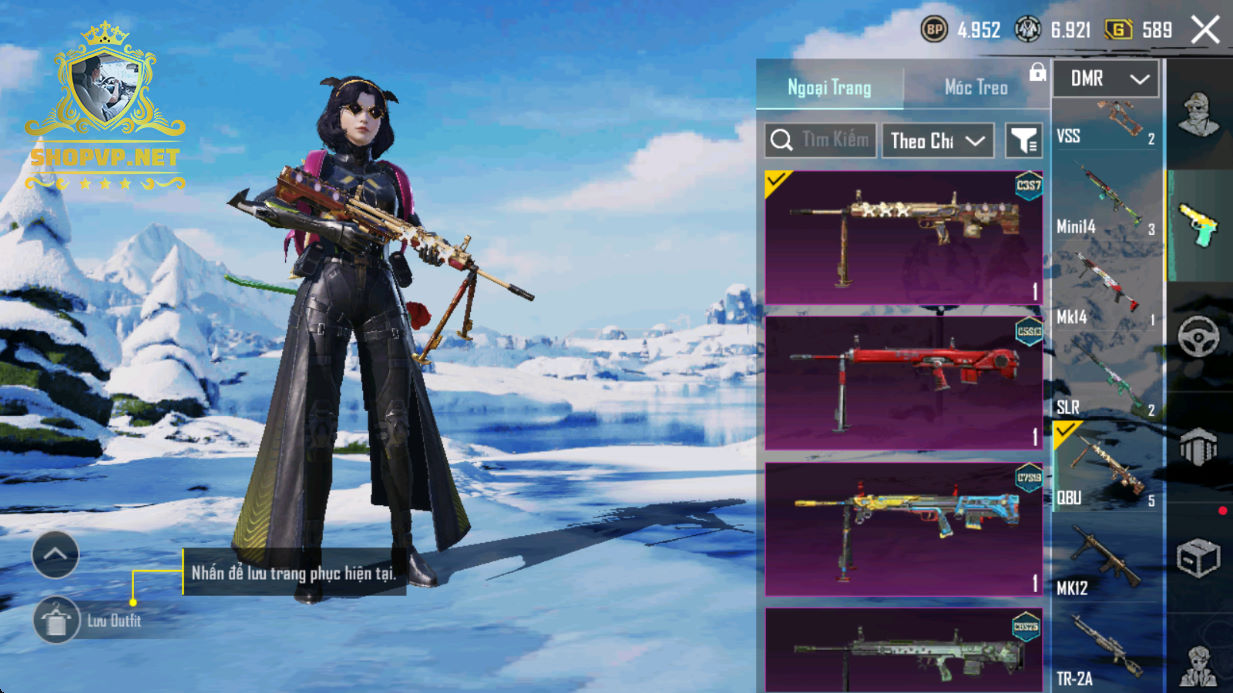1233x693 pixels.
Task: Click the Tìm Kiếm search box
Action: point(821,141)
